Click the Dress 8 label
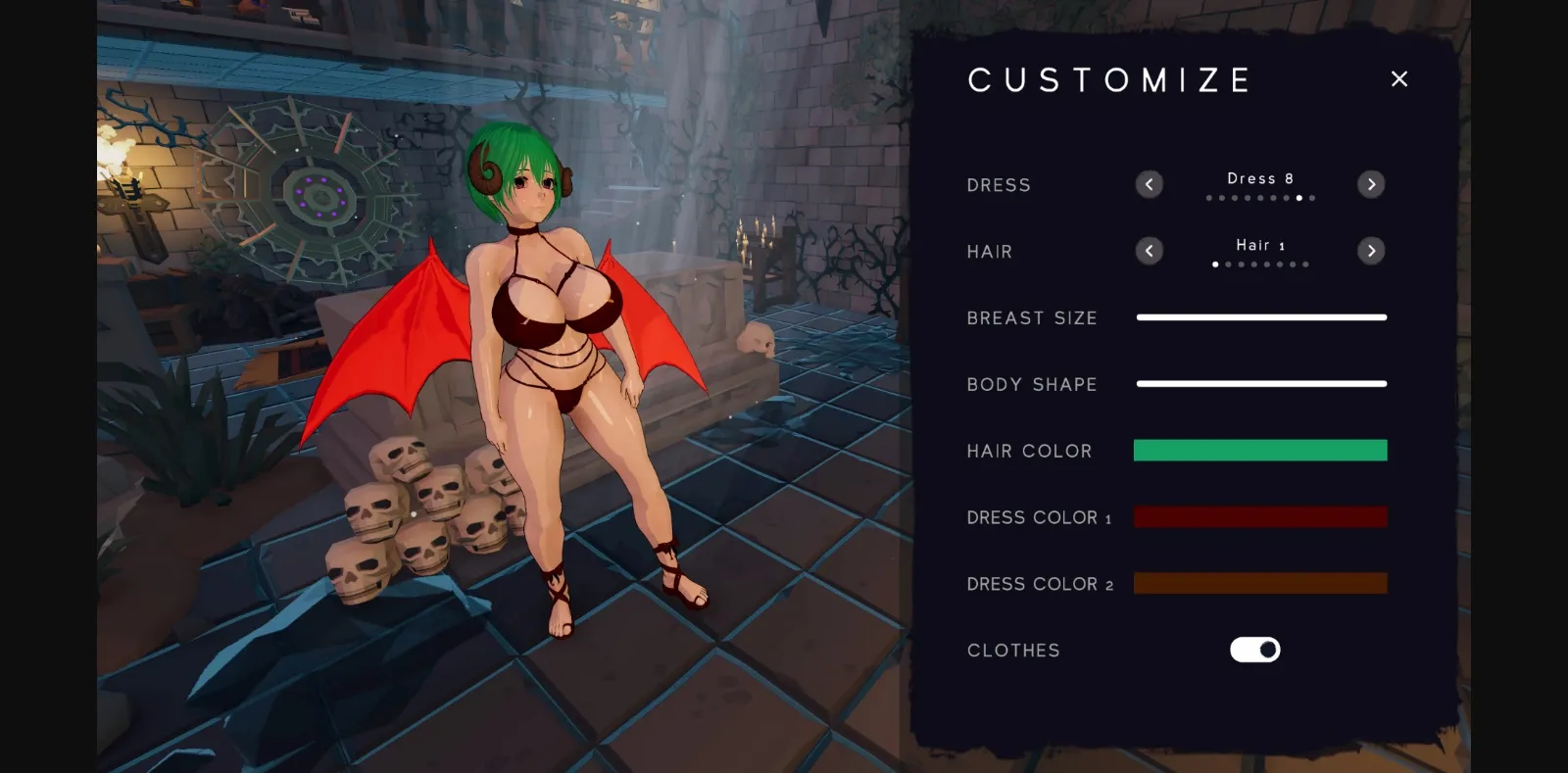This screenshot has width=1568, height=773. [1260, 178]
